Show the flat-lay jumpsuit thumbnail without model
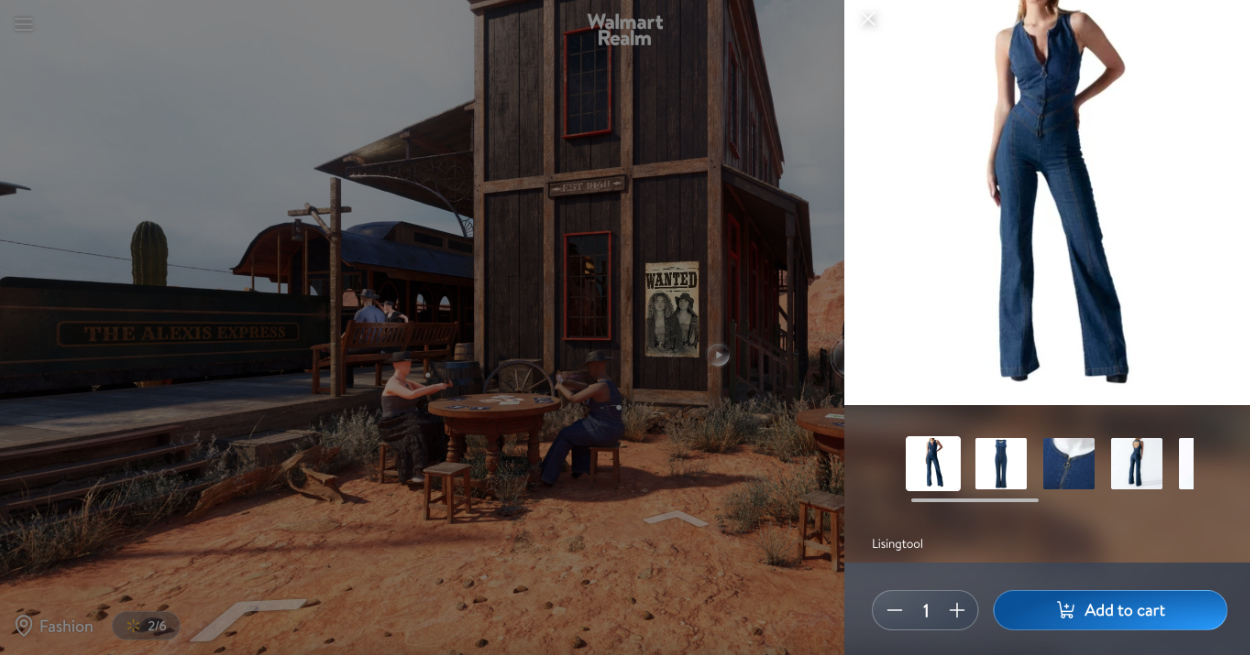The image size is (1250, 655). pyautogui.click(x=1001, y=464)
